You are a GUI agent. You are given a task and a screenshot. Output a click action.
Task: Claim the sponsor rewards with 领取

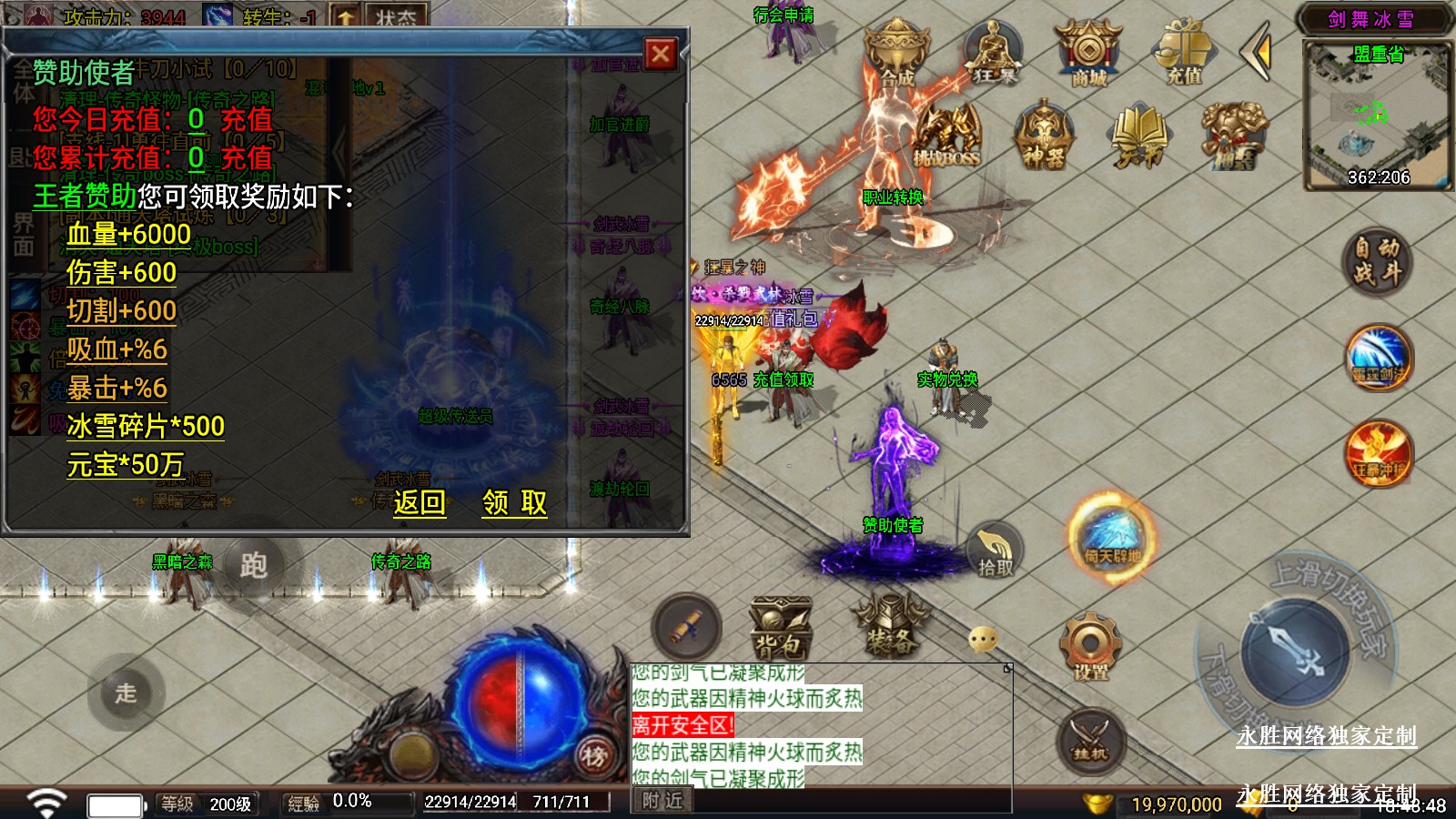point(514,502)
